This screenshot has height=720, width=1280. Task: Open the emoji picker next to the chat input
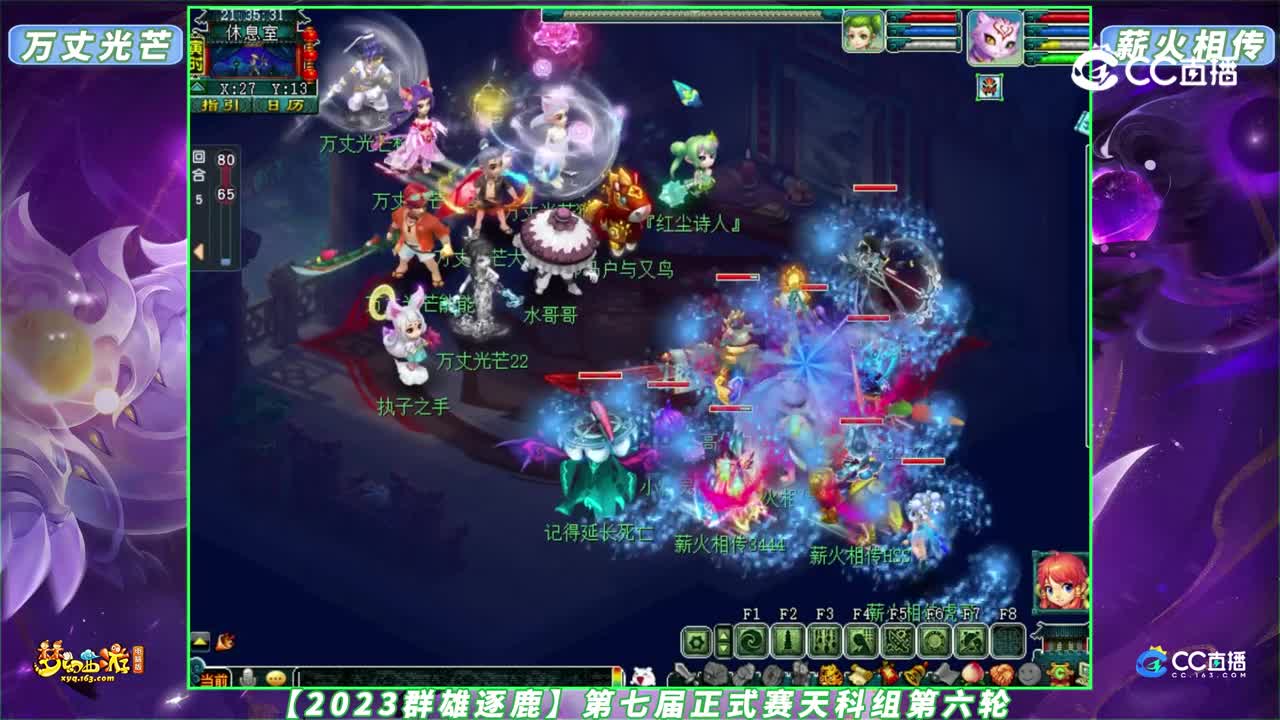click(x=276, y=678)
